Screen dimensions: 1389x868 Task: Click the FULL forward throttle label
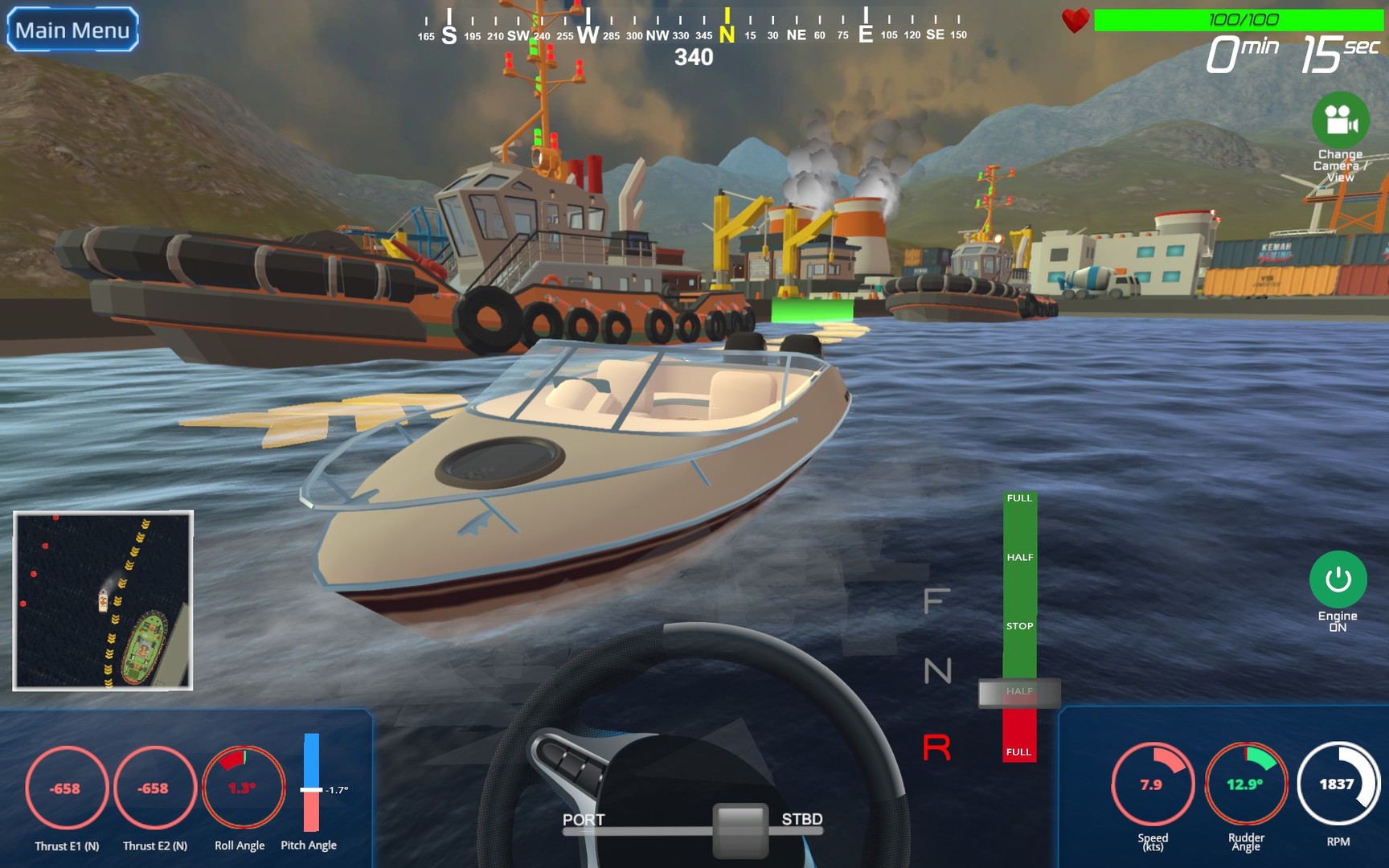pyautogui.click(x=1019, y=498)
